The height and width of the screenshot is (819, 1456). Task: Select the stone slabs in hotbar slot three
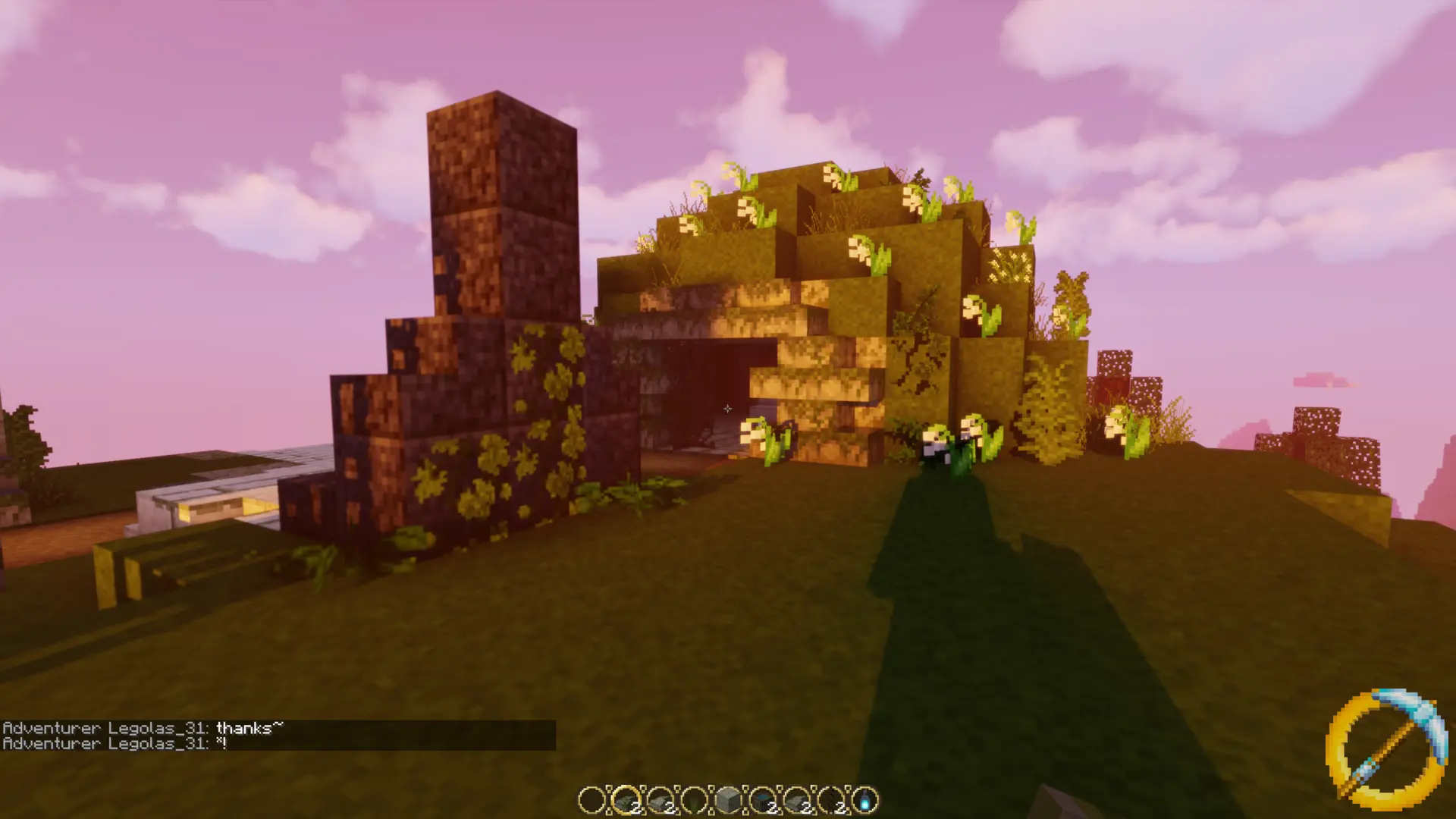click(659, 799)
